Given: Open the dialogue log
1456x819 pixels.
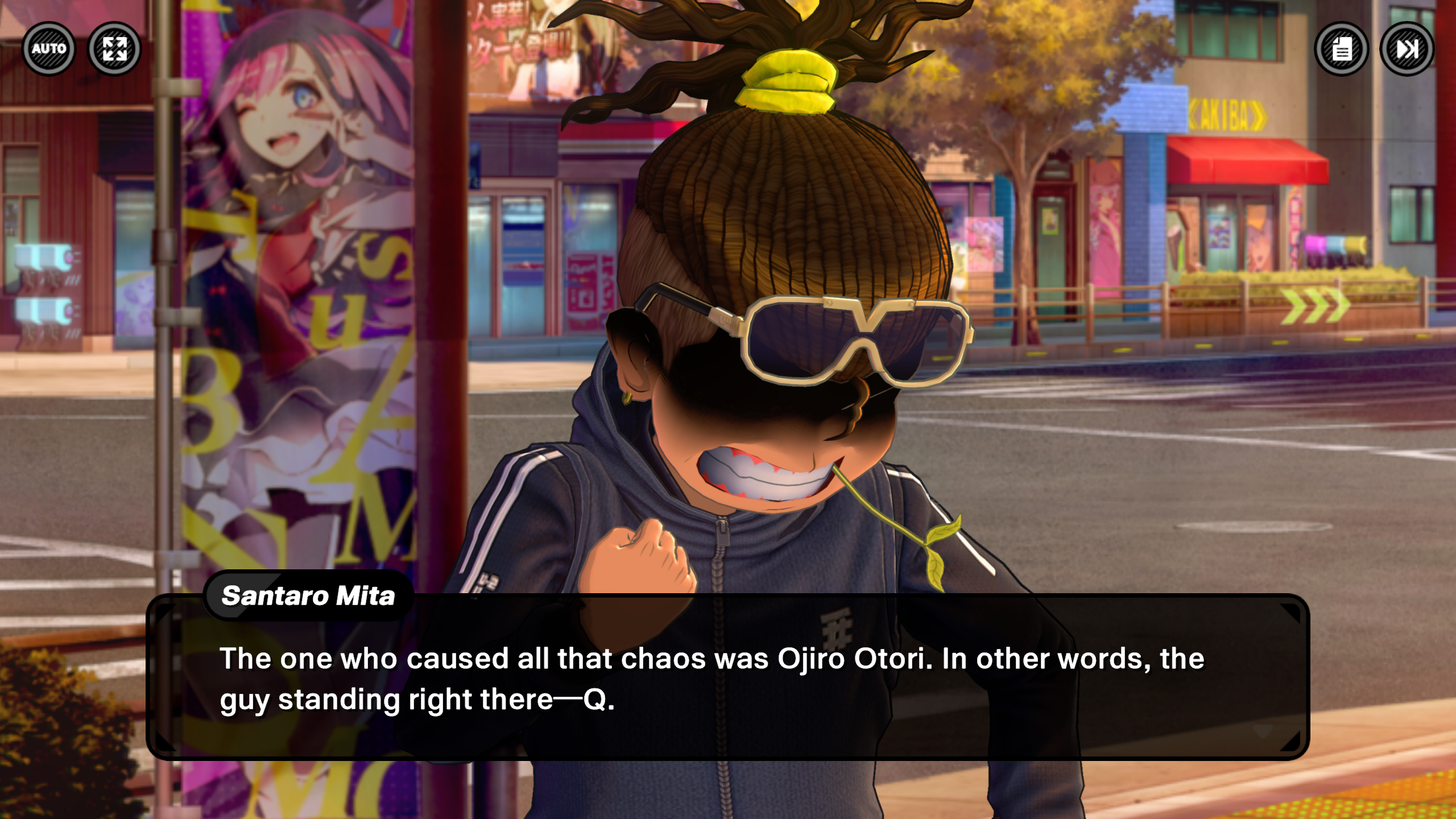Looking at the screenshot, I should [x=1342, y=49].
